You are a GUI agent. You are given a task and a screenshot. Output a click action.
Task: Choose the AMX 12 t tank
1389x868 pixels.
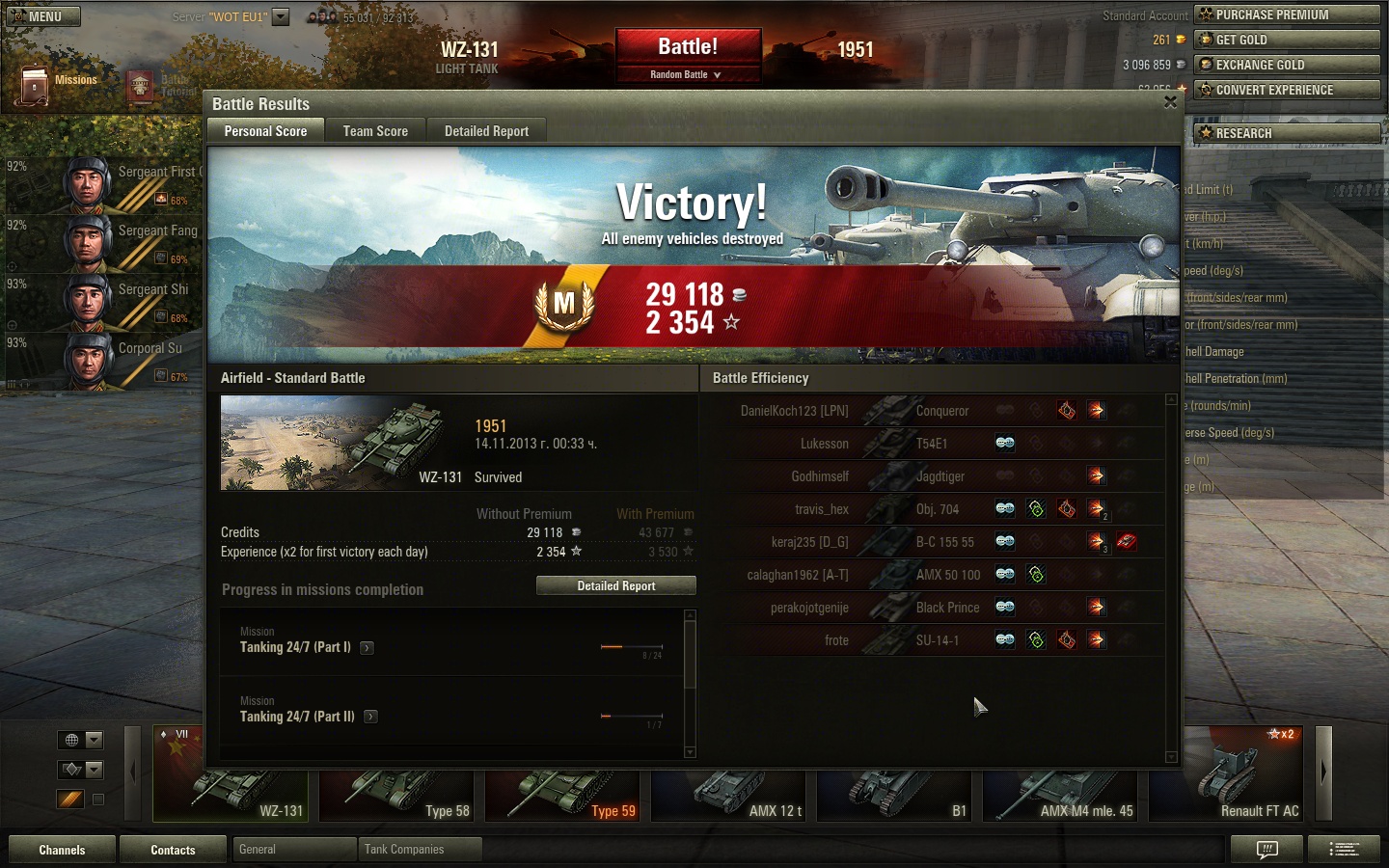pos(731,796)
